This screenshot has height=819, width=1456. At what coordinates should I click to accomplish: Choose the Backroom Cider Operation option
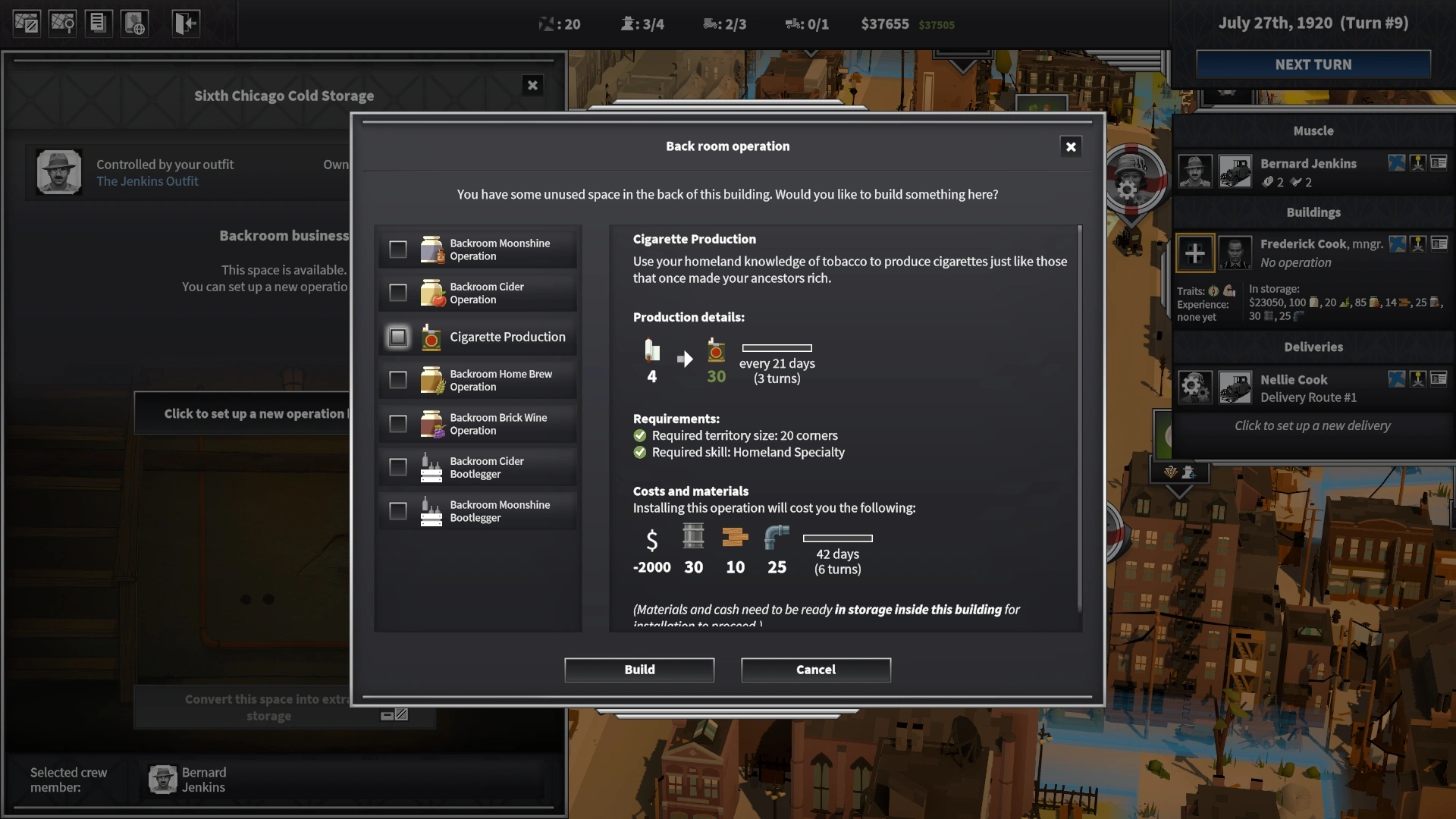(398, 293)
